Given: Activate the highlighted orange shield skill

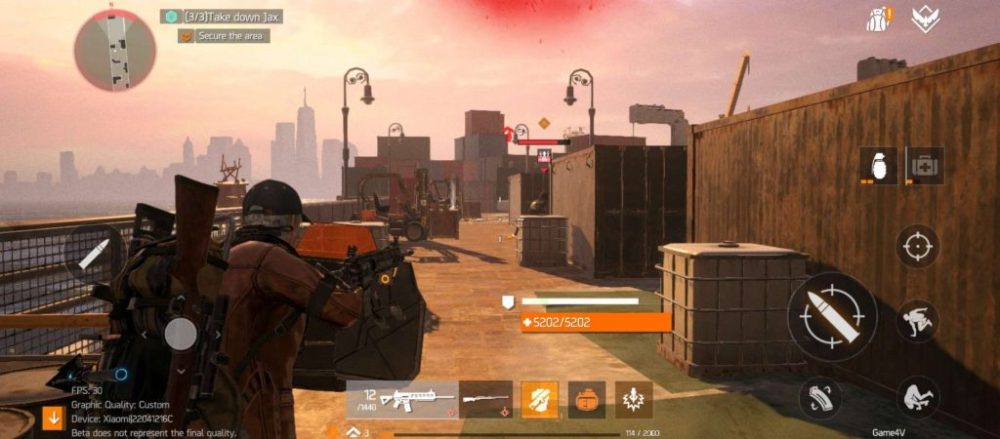Looking at the screenshot, I should [x=539, y=399].
